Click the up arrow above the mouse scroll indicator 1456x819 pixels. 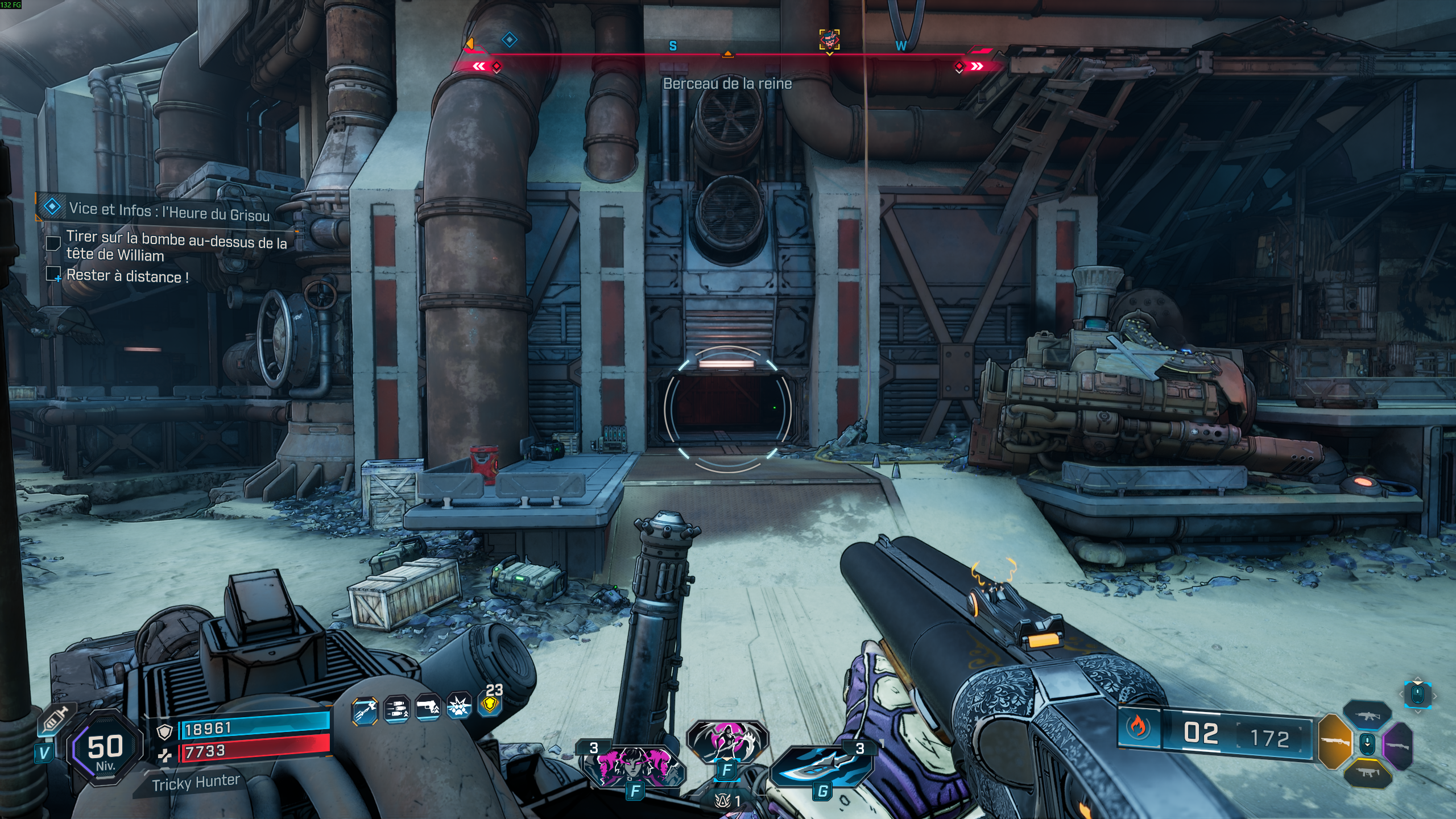[1417, 679]
